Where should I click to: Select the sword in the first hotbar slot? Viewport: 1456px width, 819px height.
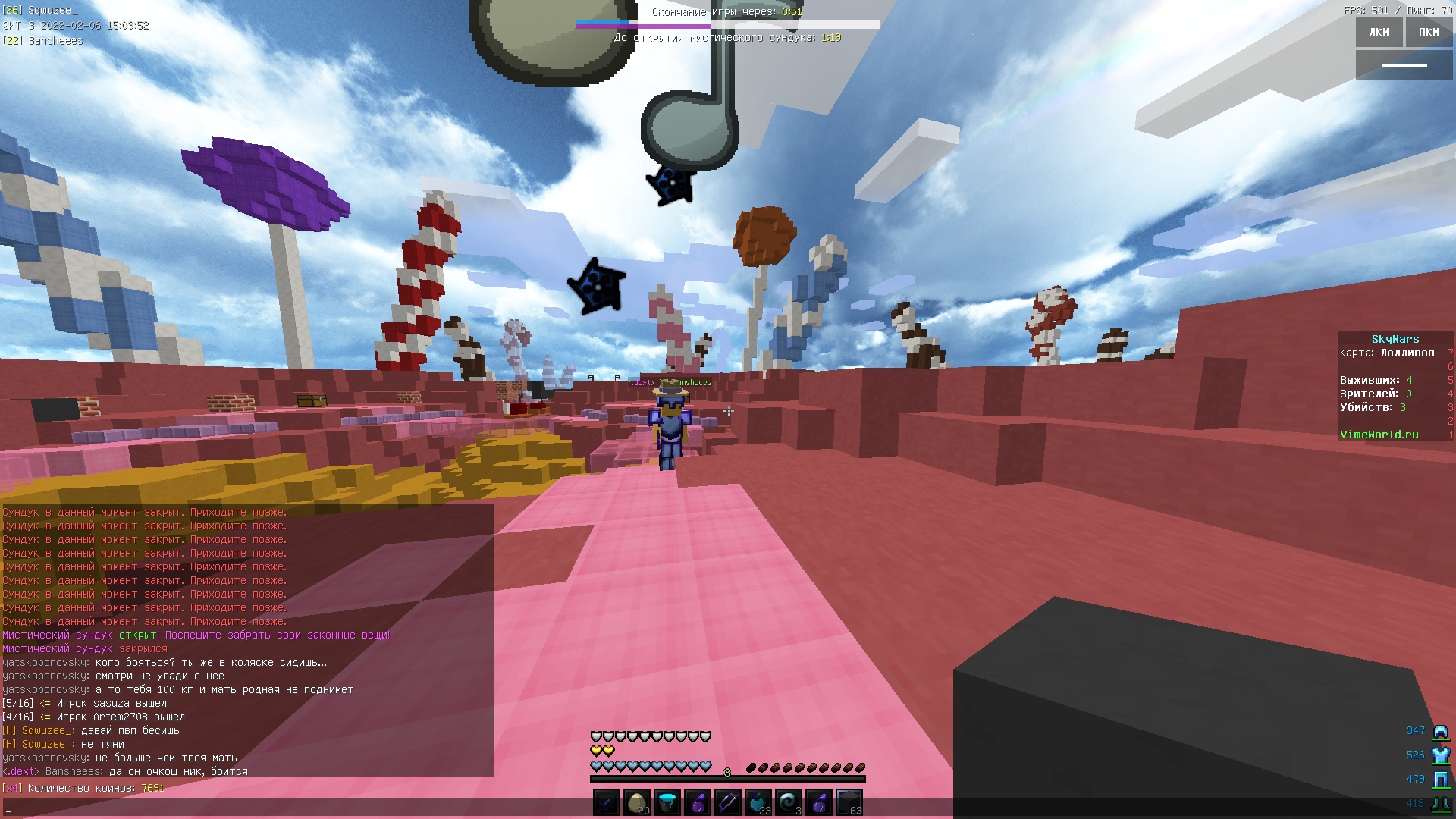point(605,802)
